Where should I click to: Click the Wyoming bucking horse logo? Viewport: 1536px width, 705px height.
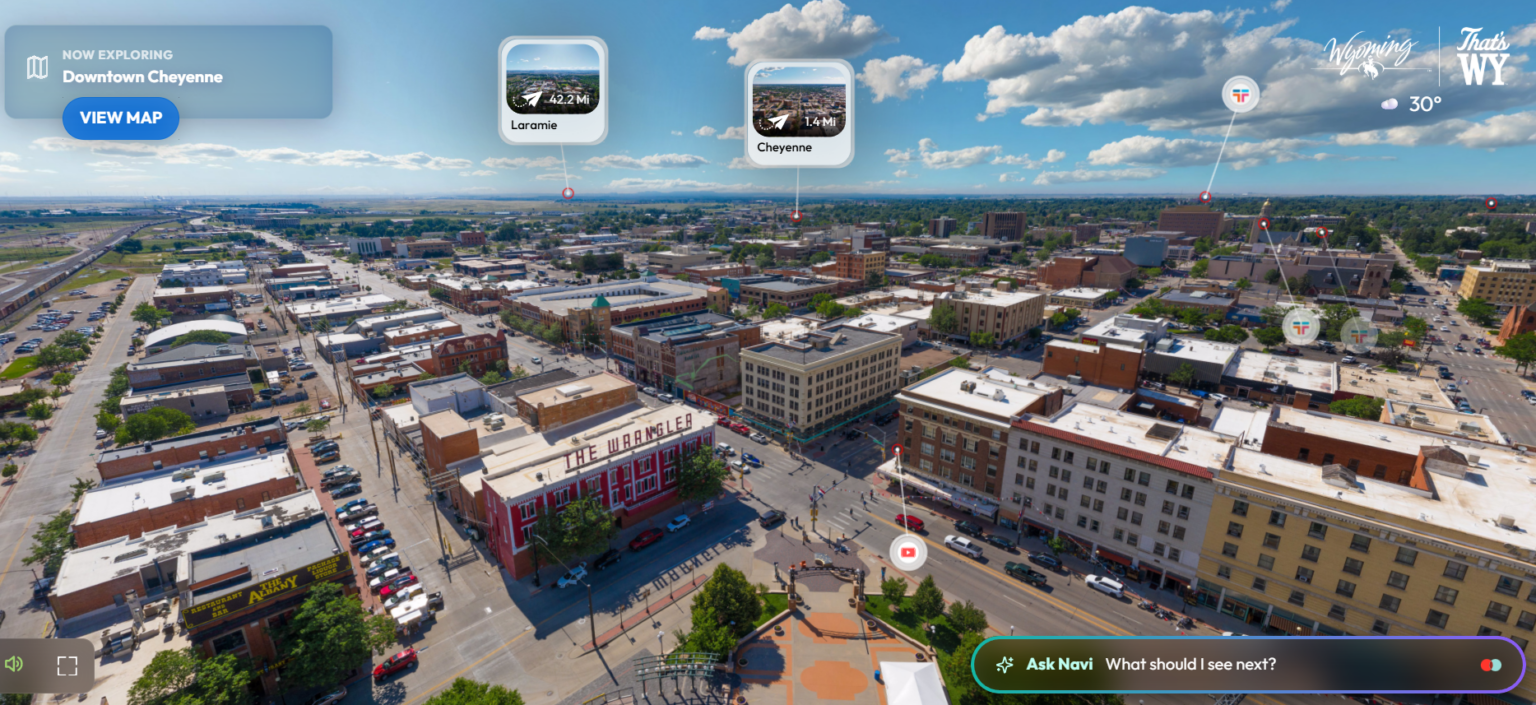1370,55
